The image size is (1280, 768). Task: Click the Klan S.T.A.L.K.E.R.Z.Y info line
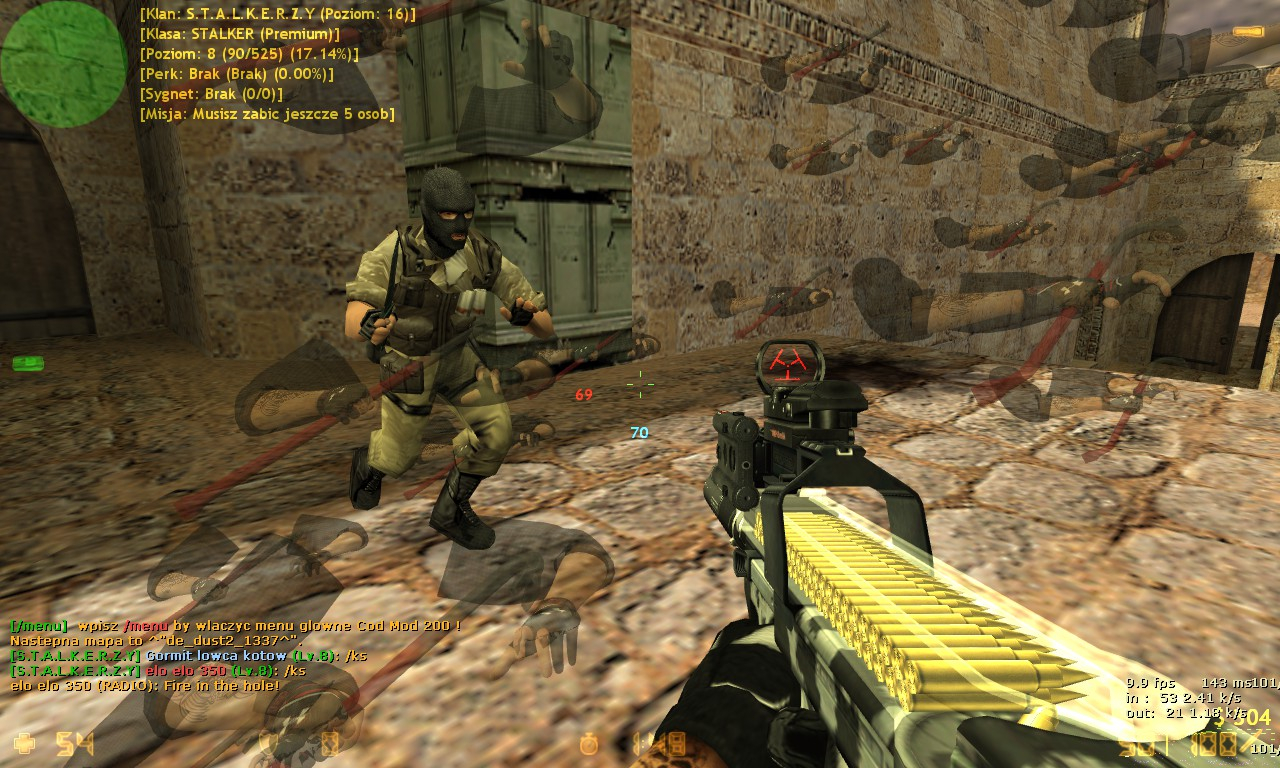tap(278, 14)
